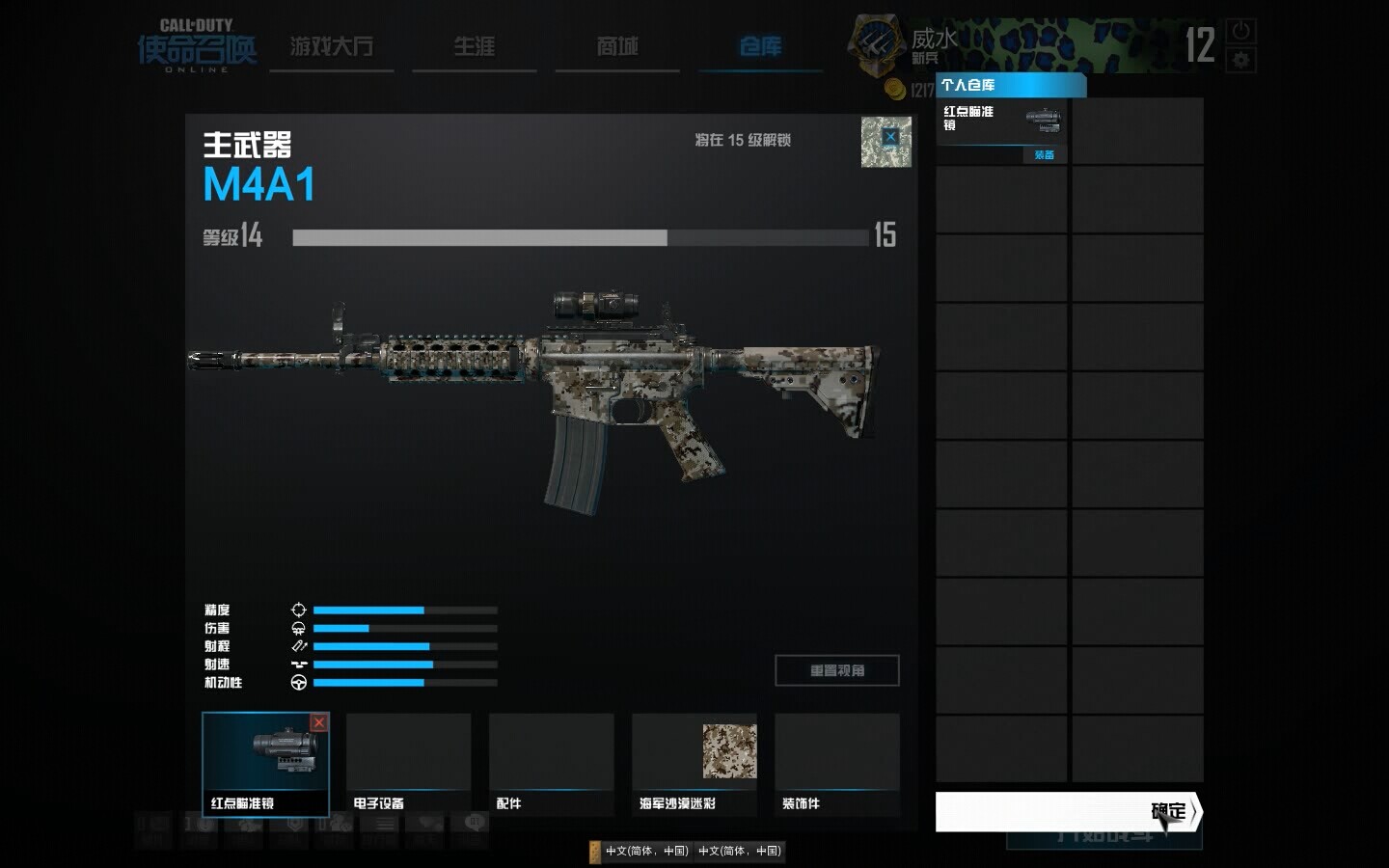Image resolution: width=1389 pixels, height=868 pixels.
Task: Equip 红点瞄准镜 from personal warehouse
Action: 1044,154
